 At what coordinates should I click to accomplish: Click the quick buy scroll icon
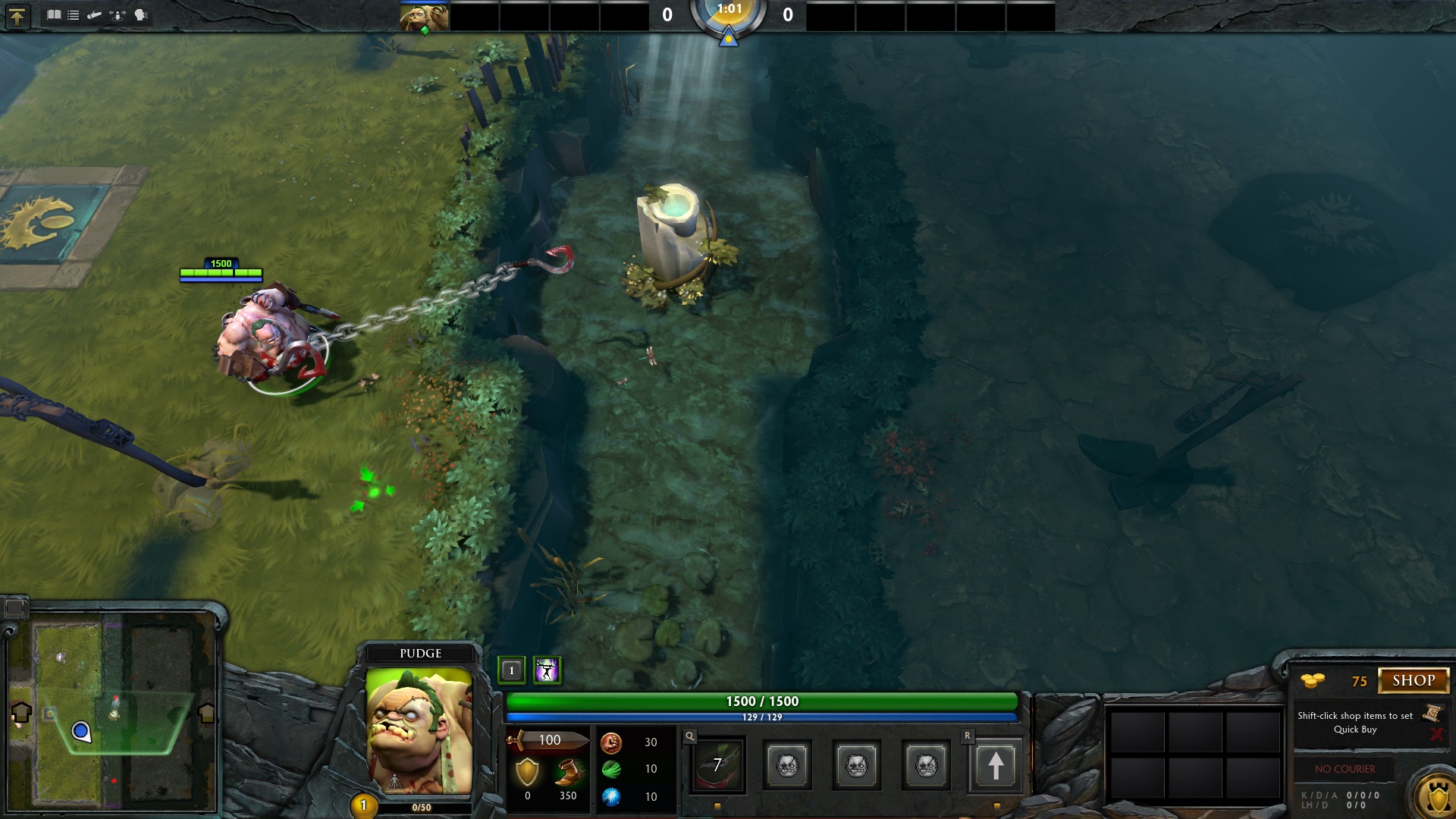point(1432,713)
